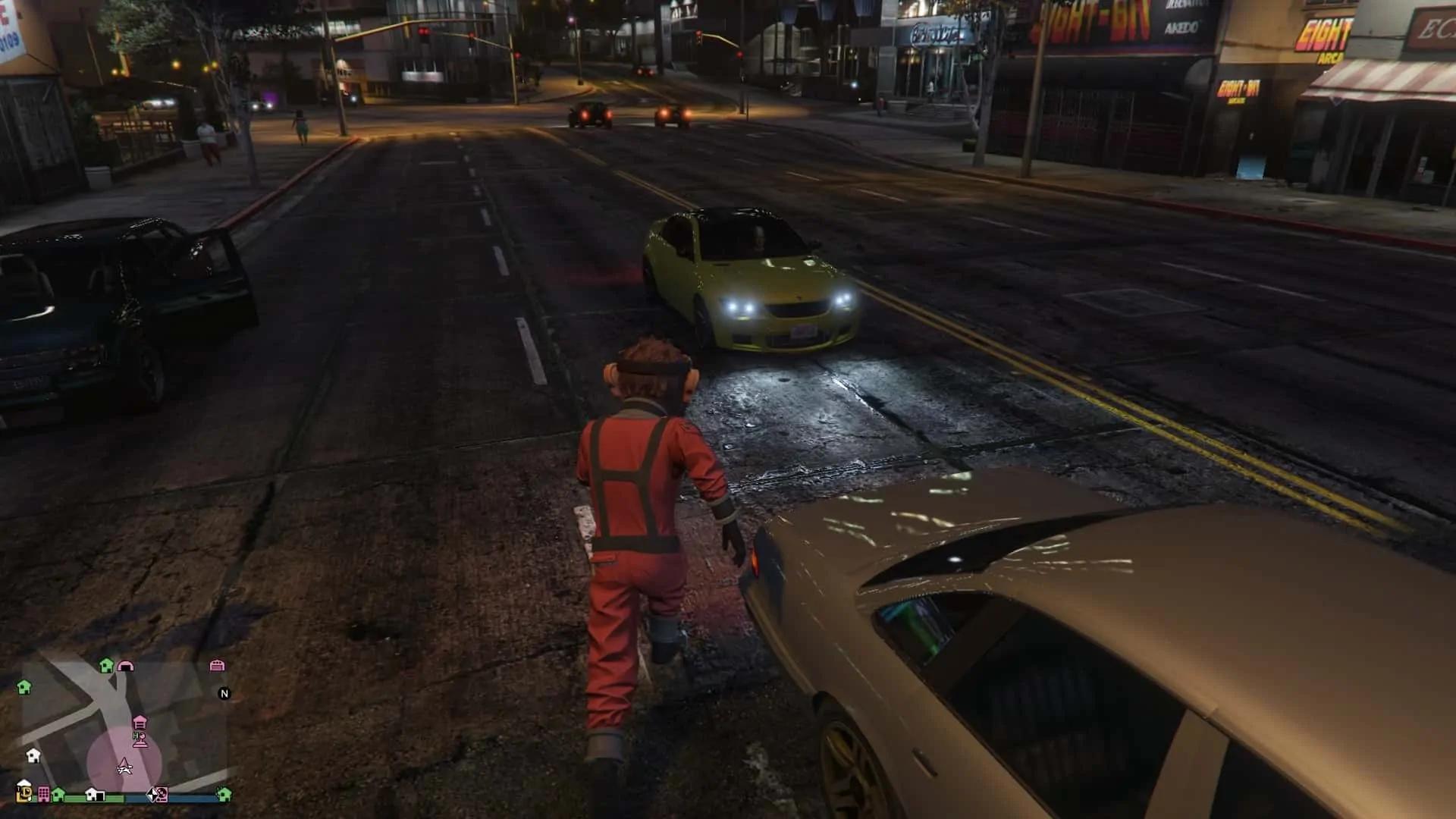Click the player arrow on the minimap
The image size is (1456, 819).
(125, 768)
